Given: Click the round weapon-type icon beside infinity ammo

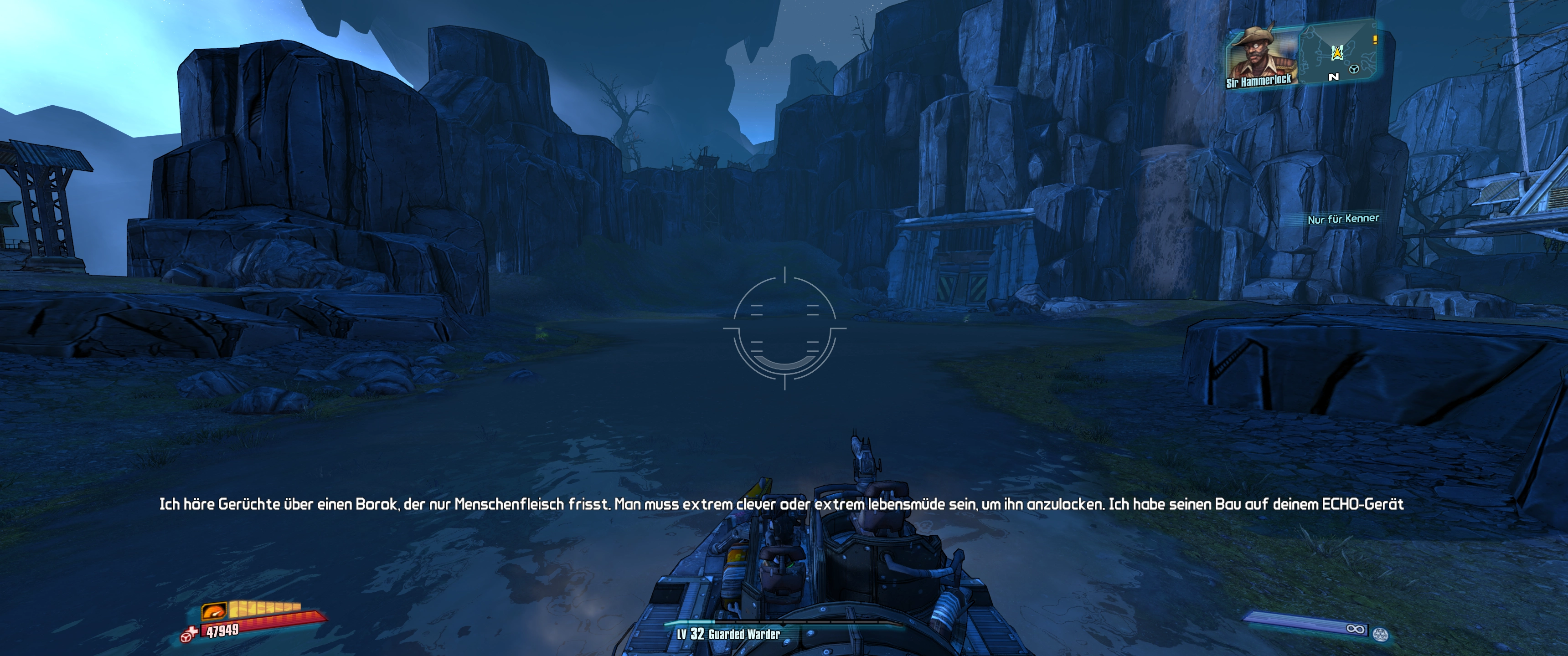Looking at the screenshot, I should point(1380,634).
